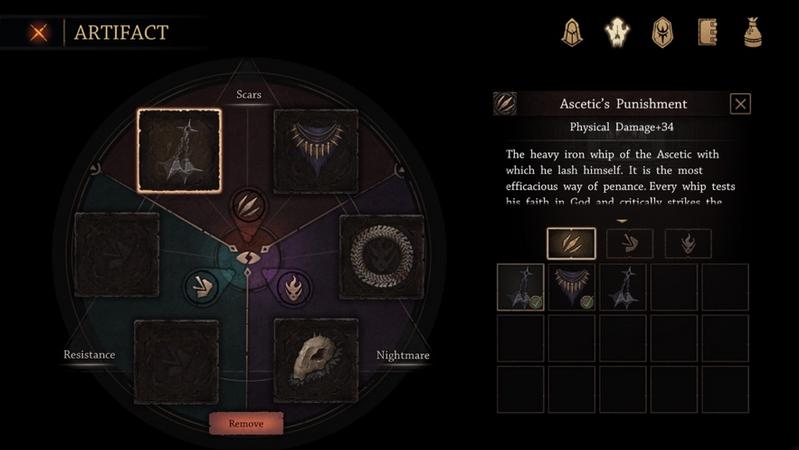
Task: Select the fanged necklace slot in the wheel
Action: click(316, 150)
